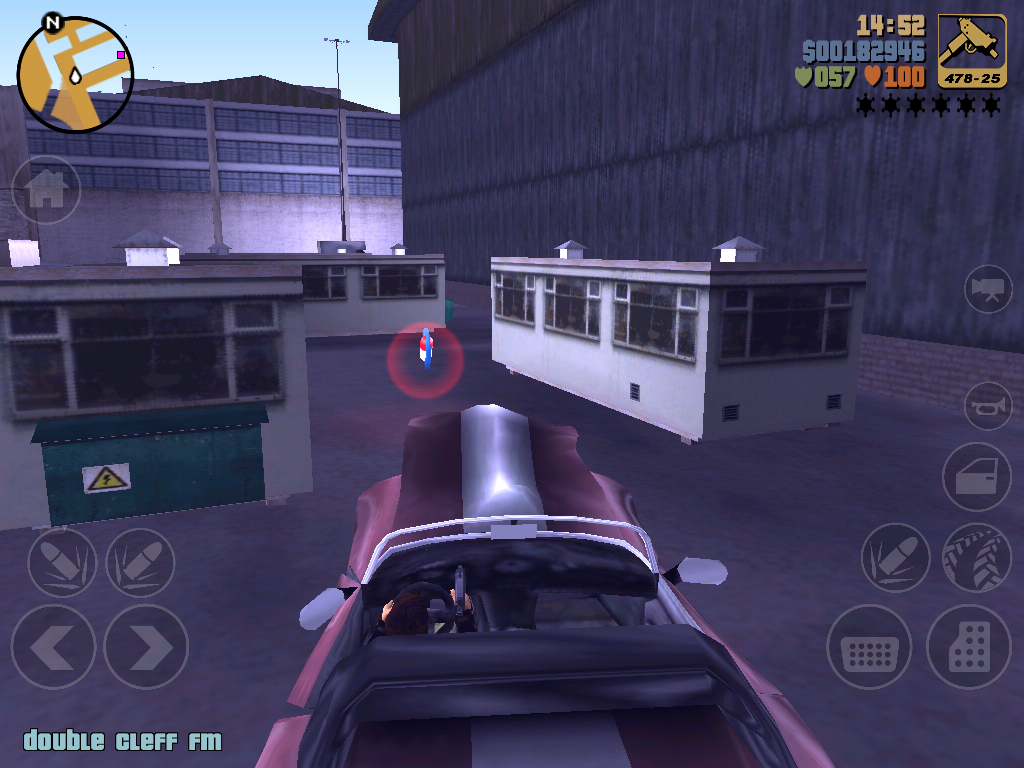This screenshot has width=1024, height=768.
Task: Steer left with the left arrow
Action: pos(53,647)
